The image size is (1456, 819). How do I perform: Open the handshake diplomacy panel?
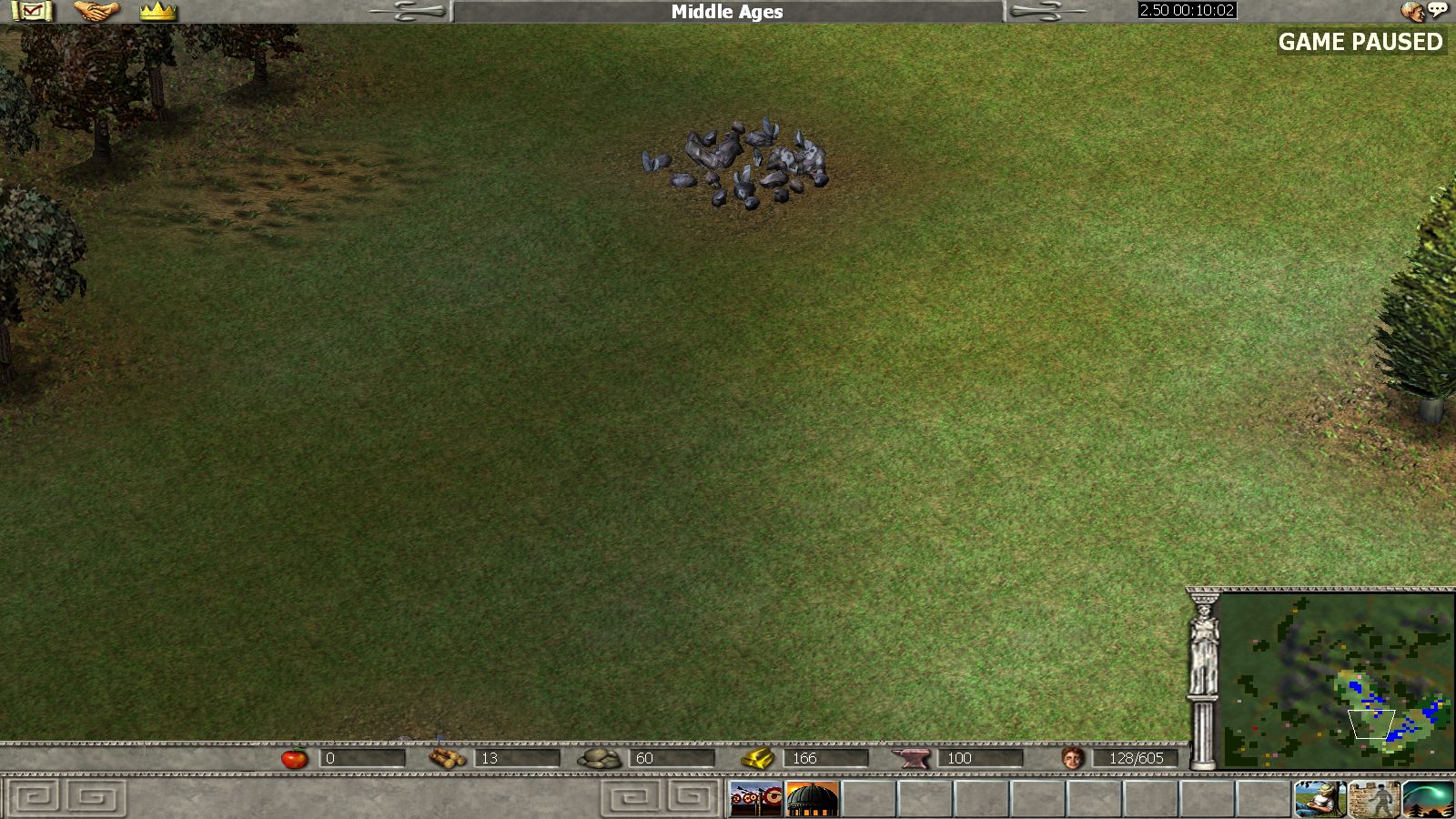tap(96, 12)
